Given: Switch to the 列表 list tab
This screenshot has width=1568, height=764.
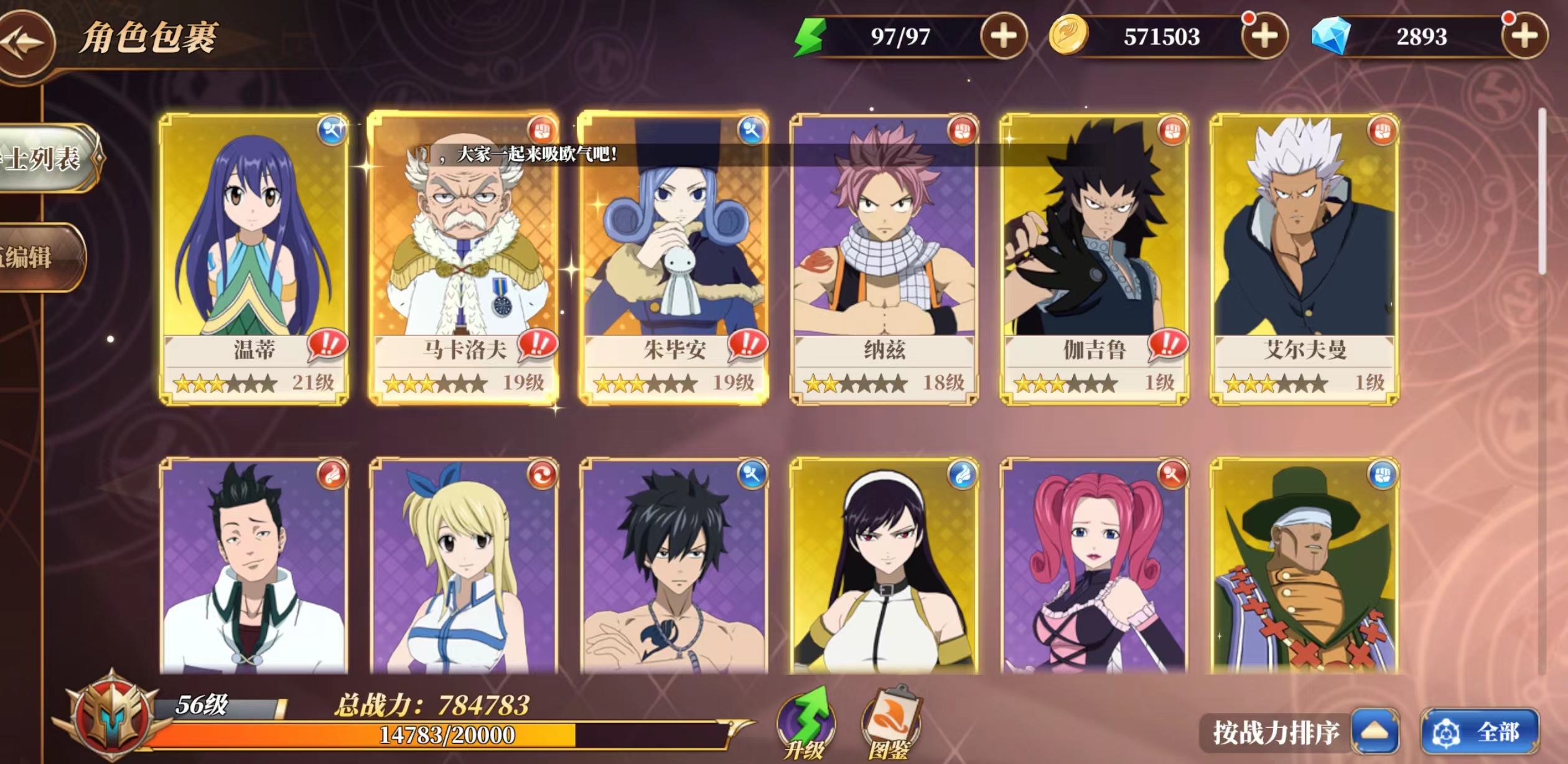Looking at the screenshot, I should tap(44, 158).
